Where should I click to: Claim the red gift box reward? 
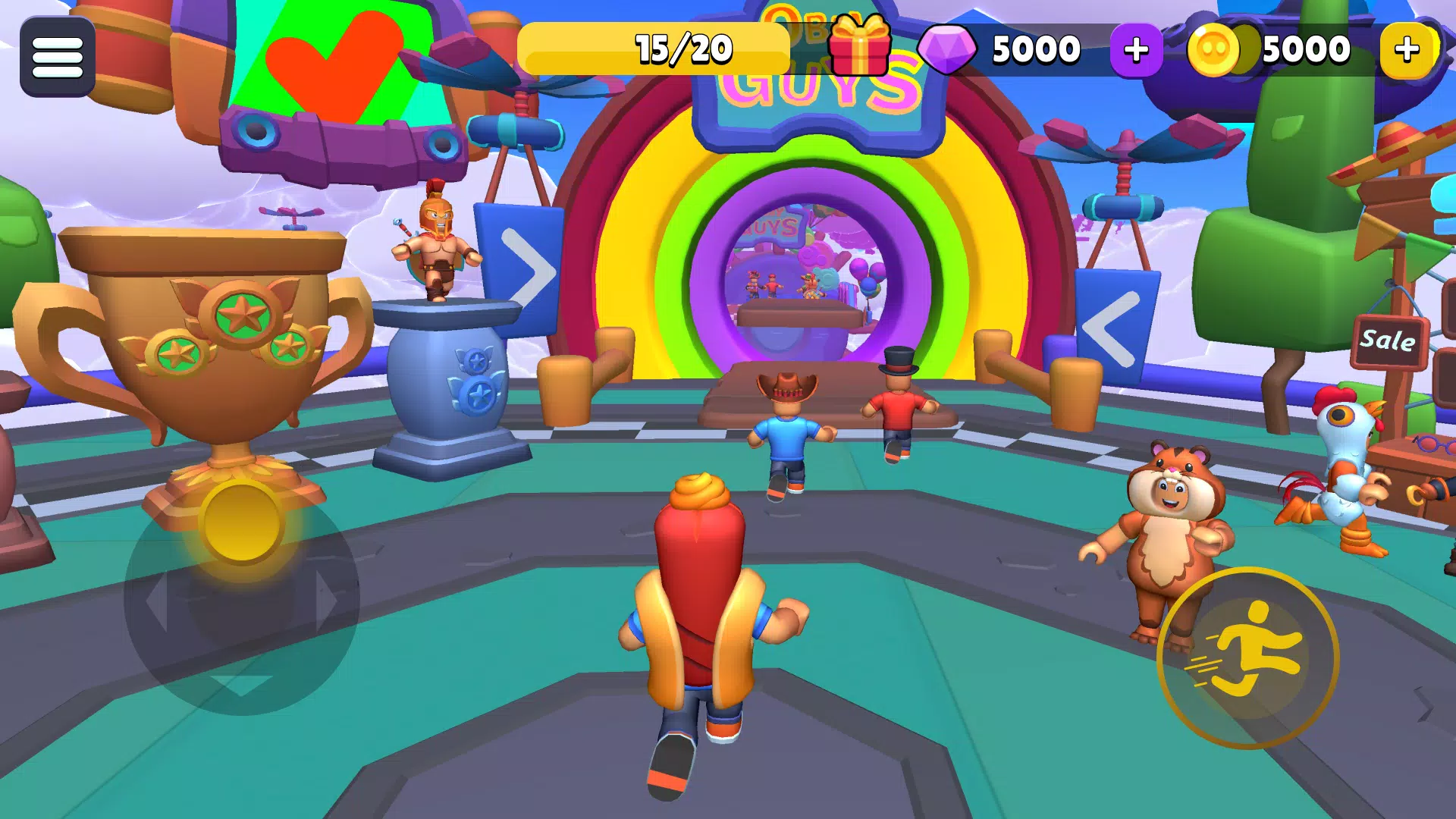[x=859, y=47]
